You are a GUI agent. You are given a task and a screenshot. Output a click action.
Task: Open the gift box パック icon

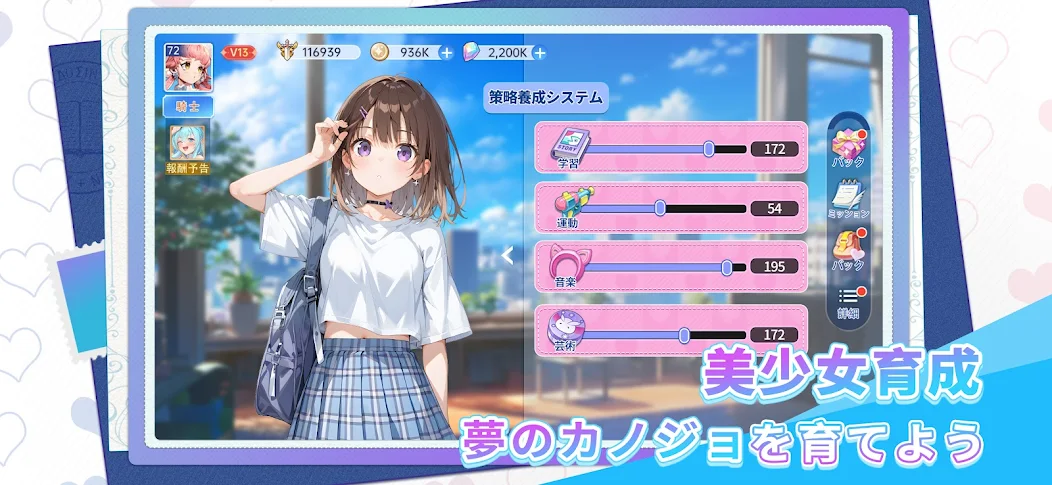[x=849, y=147]
